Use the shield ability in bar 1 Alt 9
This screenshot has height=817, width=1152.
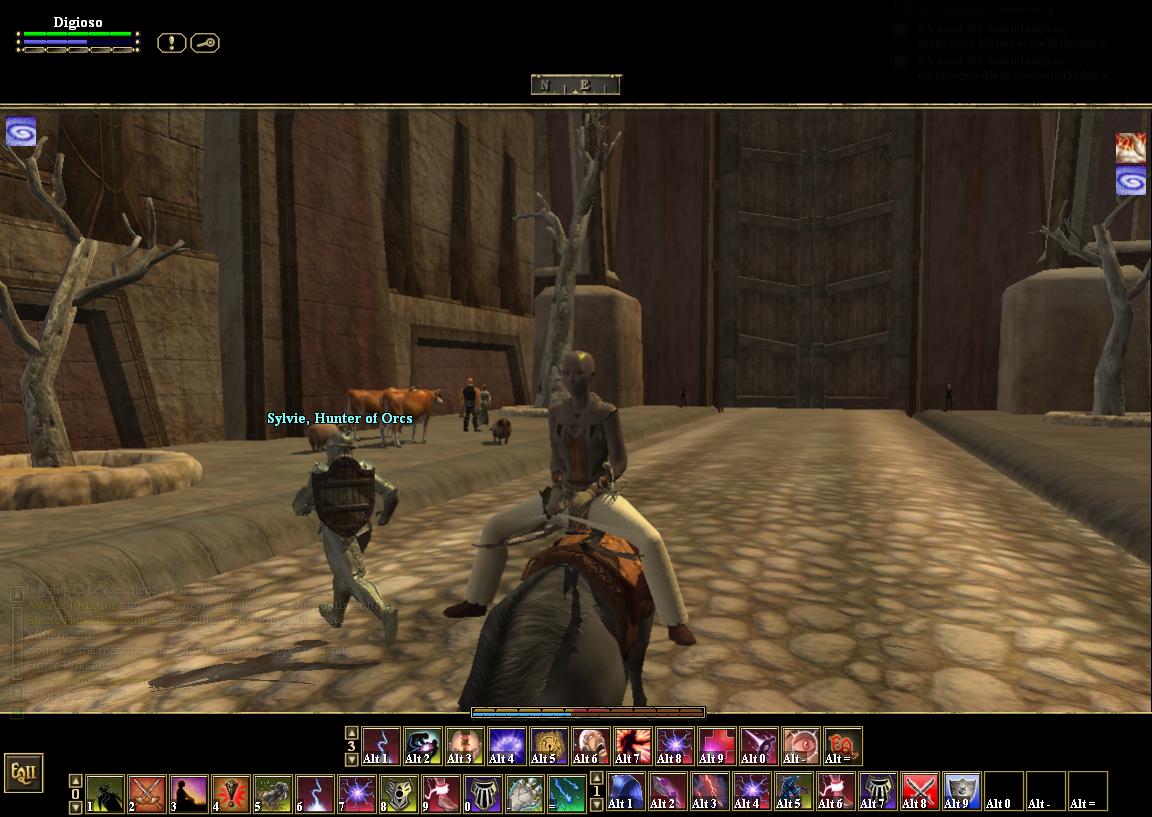(962, 790)
